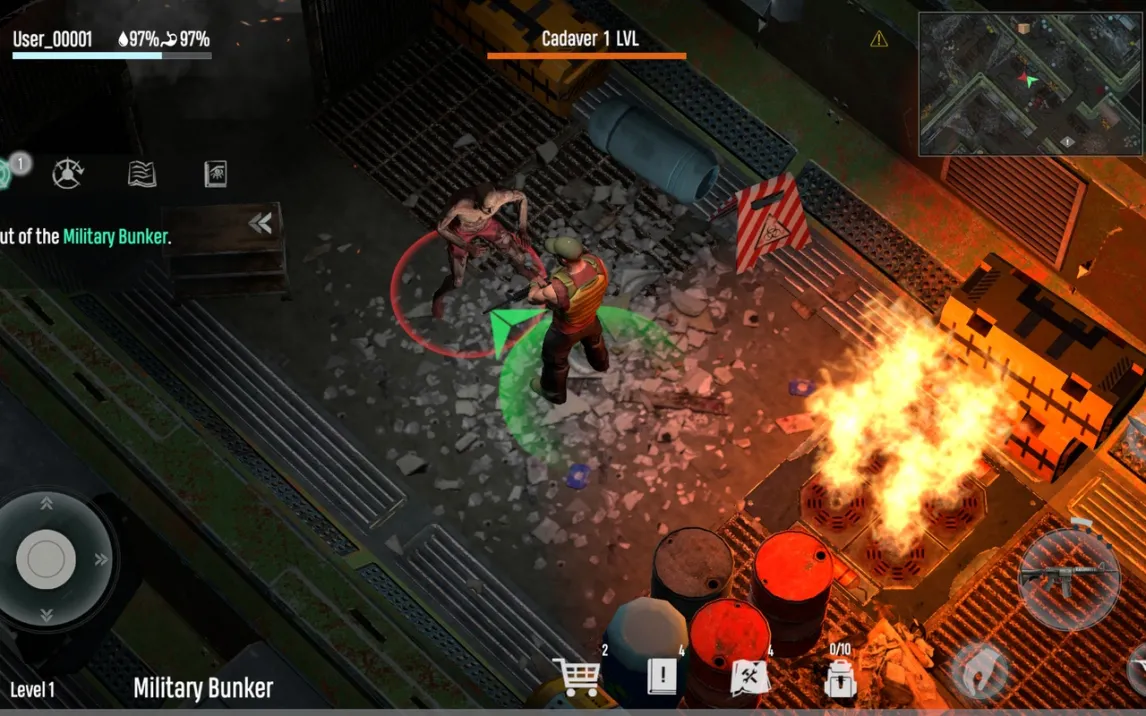
Task: Select the Military Bunker objective text
Action: [x=115, y=237]
